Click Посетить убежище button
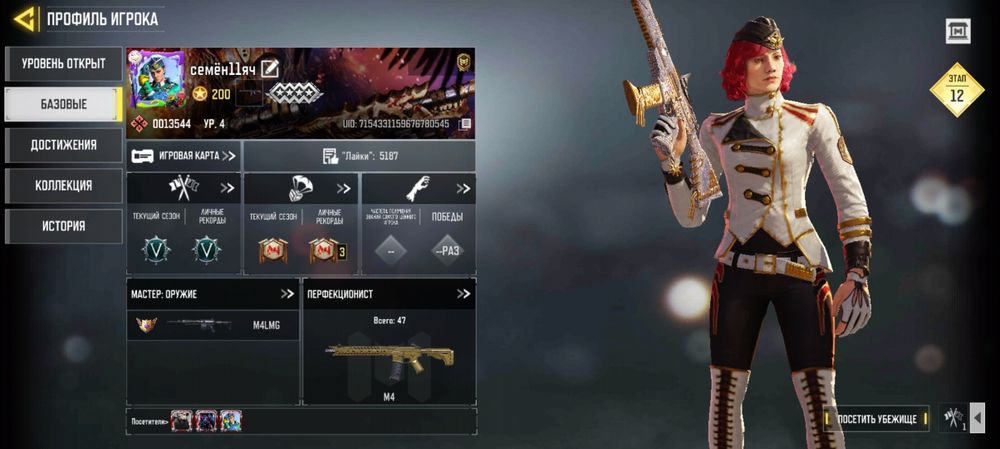The height and width of the screenshot is (449, 1000). (x=877, y=418)
